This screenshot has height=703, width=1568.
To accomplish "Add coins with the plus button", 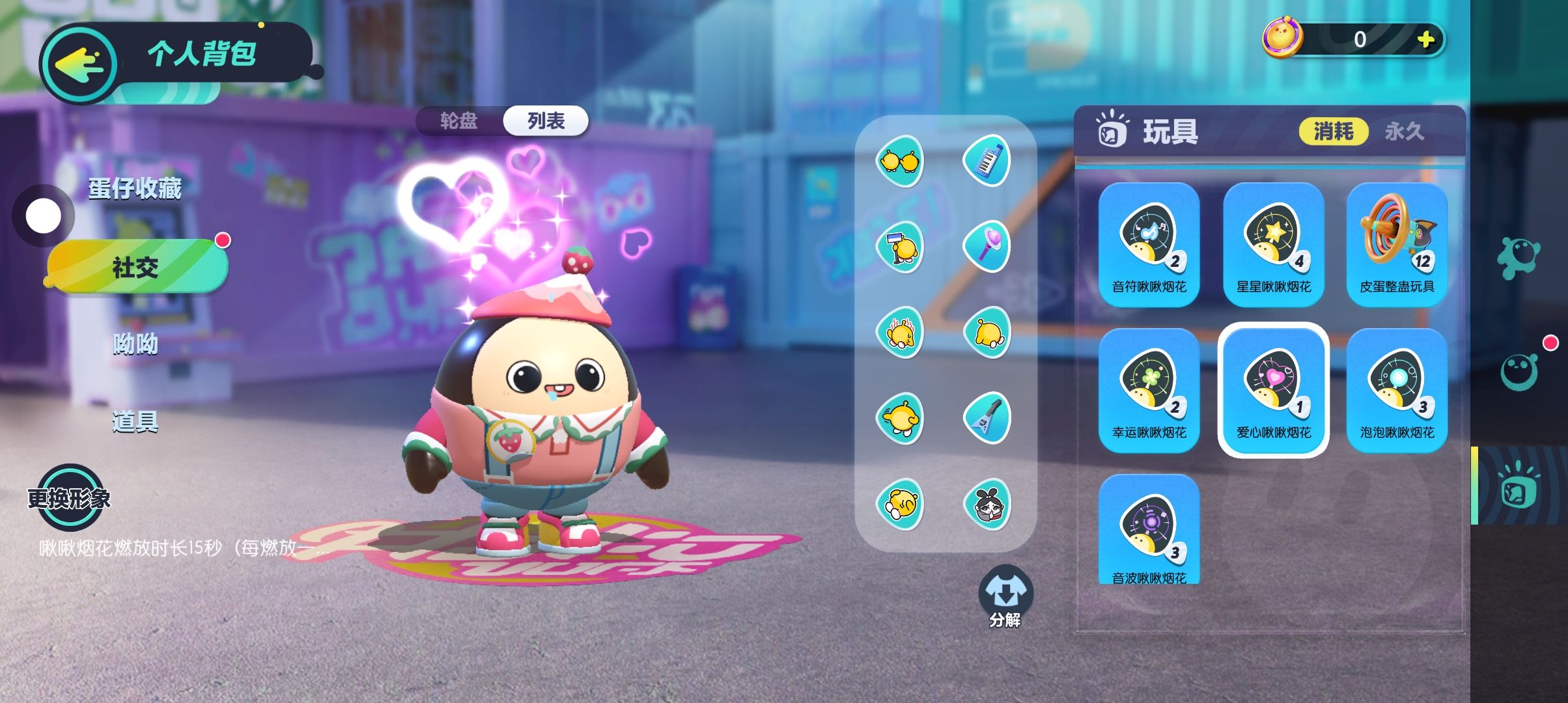I will (x=1425, y=40).
